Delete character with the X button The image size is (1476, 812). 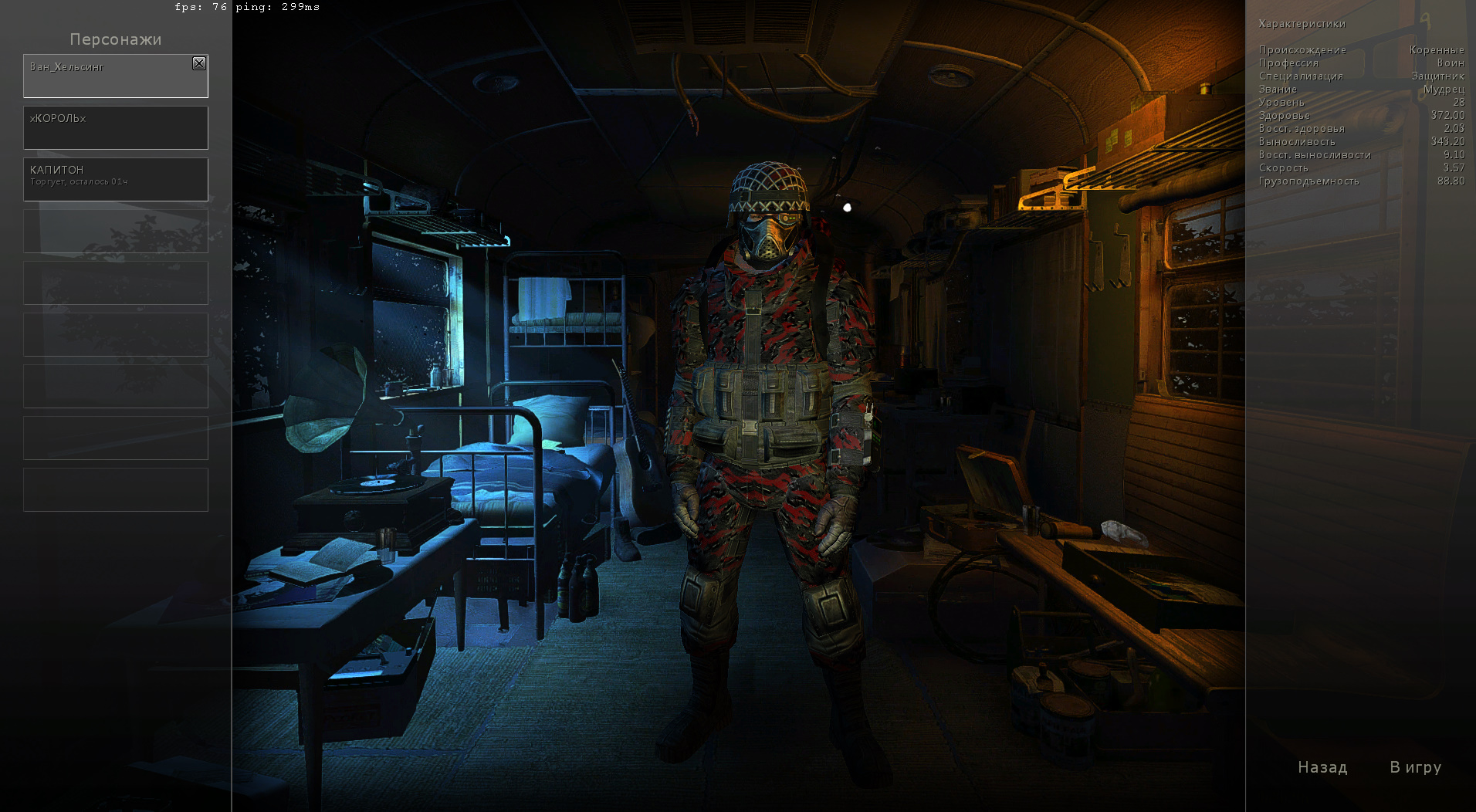[199, 63]
